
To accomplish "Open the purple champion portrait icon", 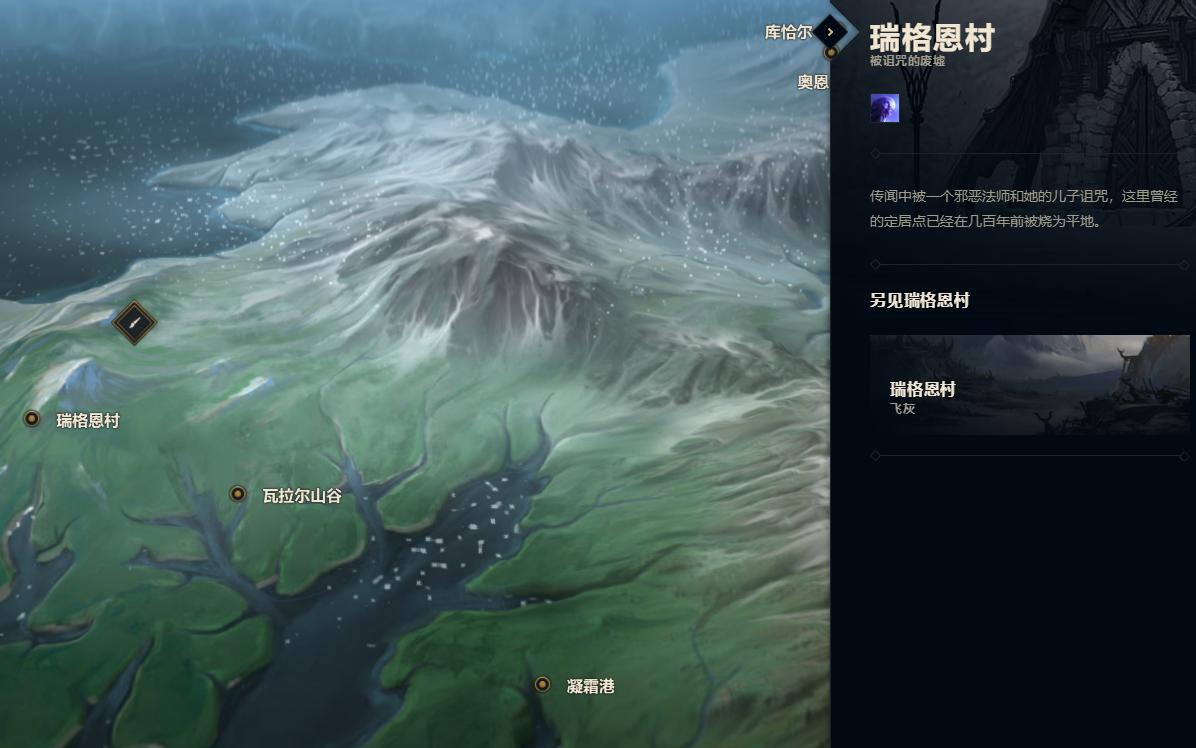I will 884,108.
